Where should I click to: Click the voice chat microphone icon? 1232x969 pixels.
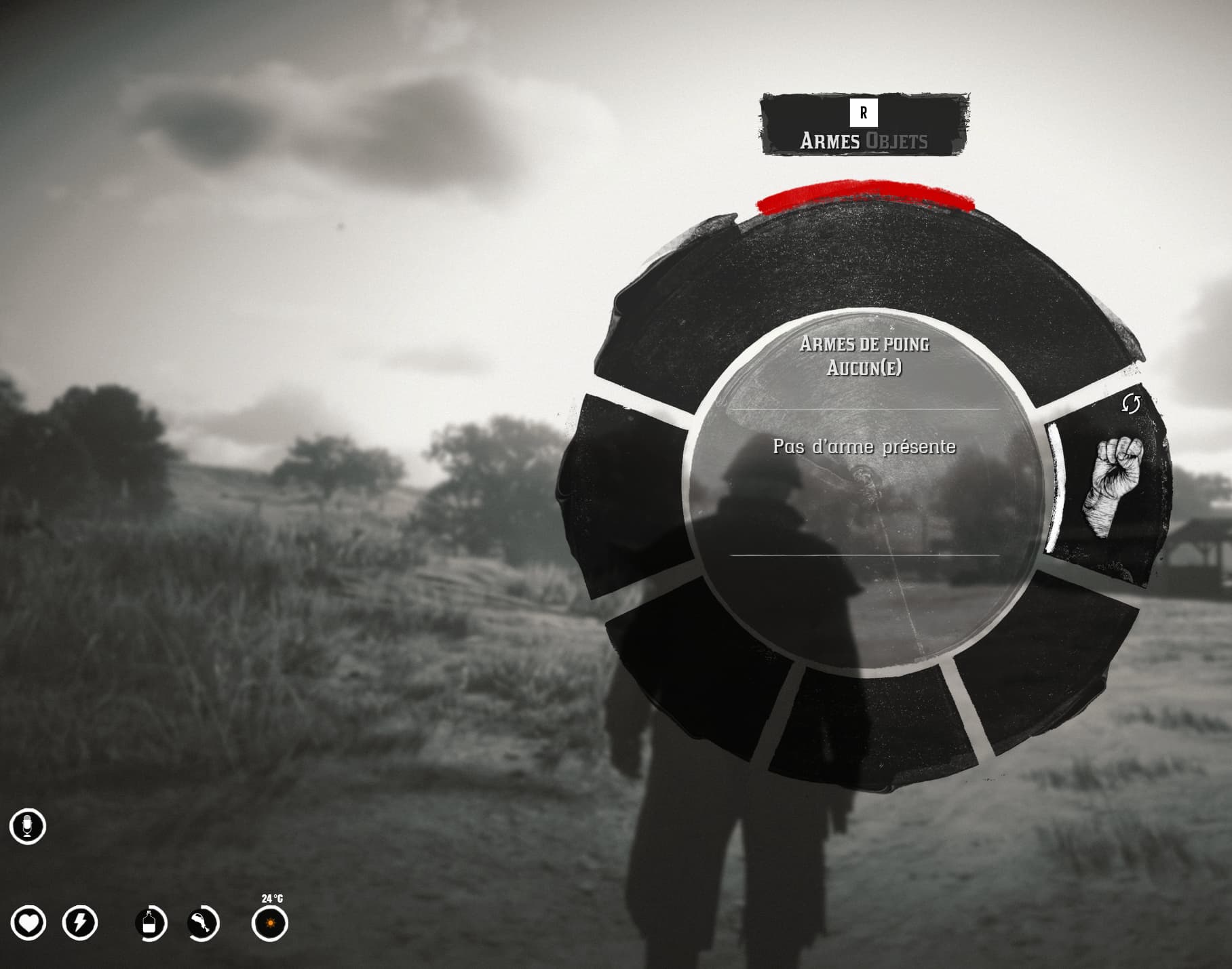tap(28, 826)
